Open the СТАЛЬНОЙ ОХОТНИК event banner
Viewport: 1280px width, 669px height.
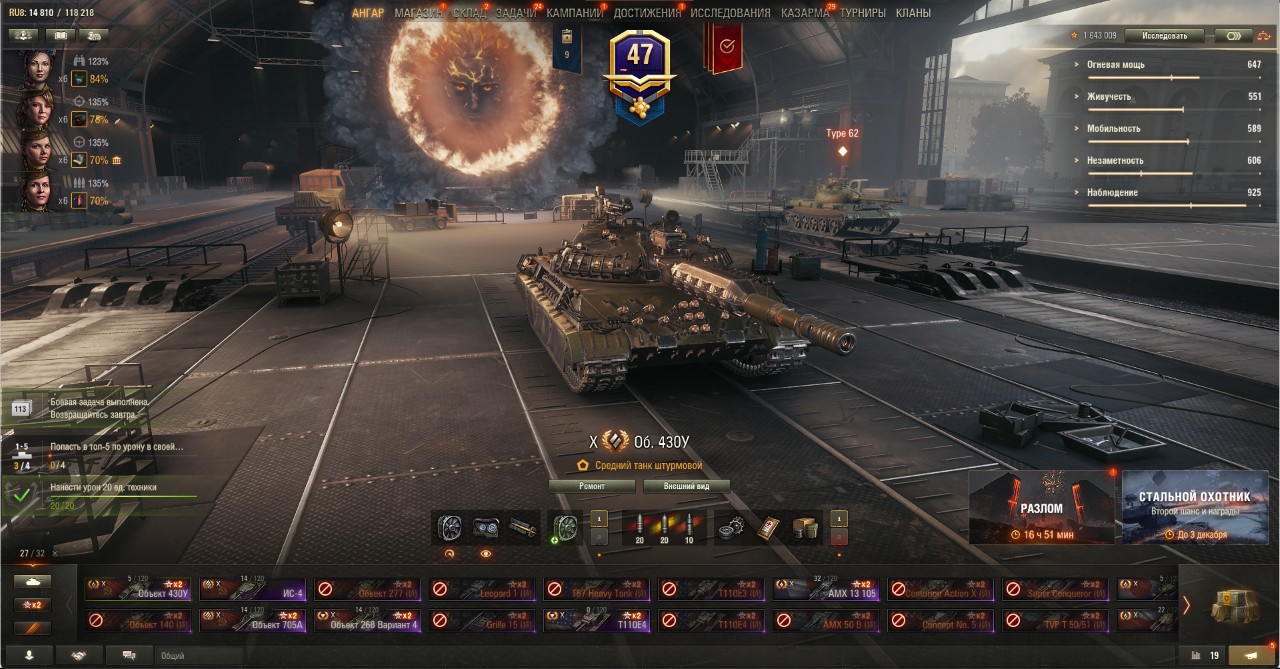click(1194, 507)
